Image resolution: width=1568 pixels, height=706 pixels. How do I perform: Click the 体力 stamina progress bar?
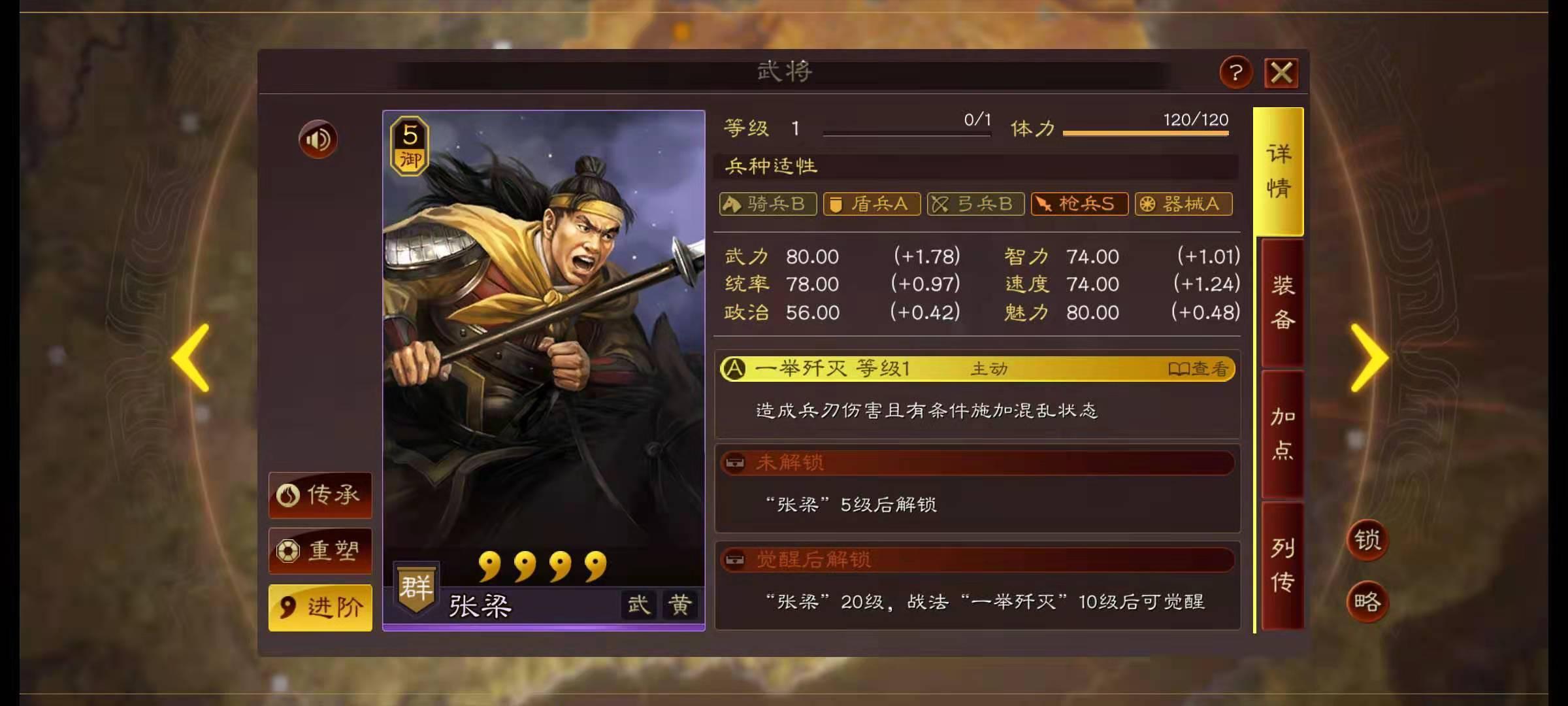pyautogui.click(x=1147, y=133)
